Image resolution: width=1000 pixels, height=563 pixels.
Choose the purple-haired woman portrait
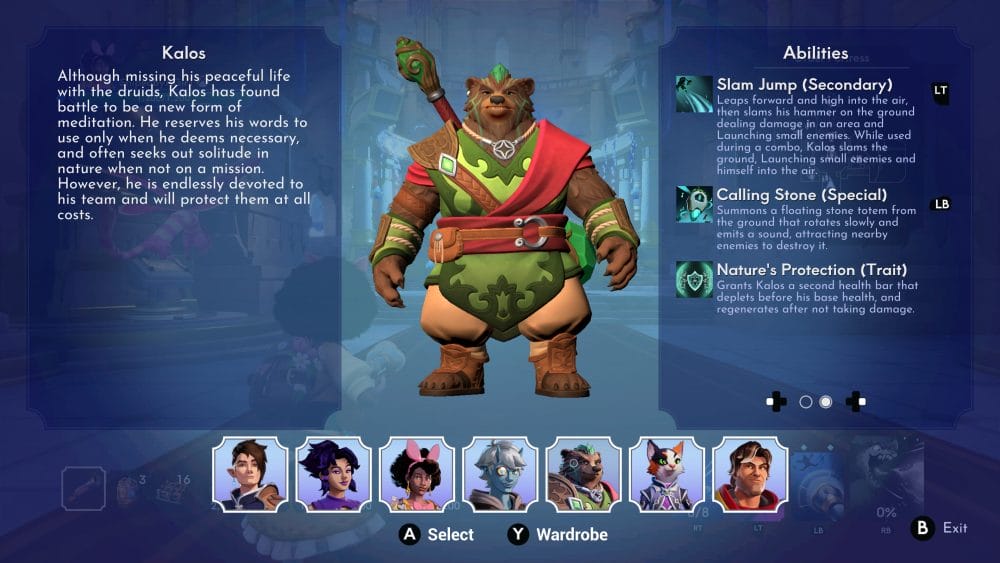(x=334, y=474)
